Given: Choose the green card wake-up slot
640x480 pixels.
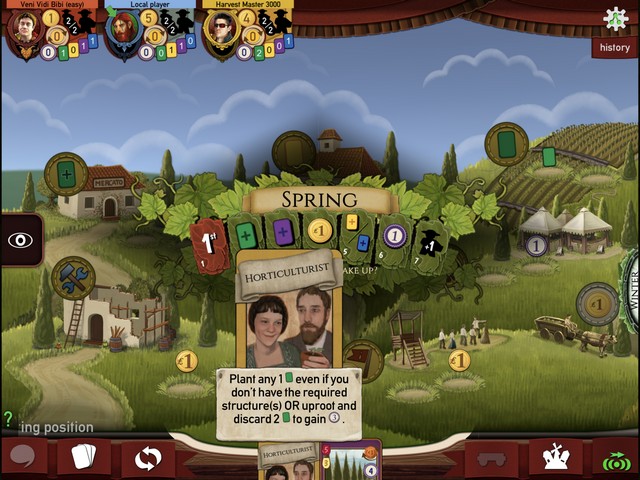Looking at the screenshot, I should tap(246, 236).
